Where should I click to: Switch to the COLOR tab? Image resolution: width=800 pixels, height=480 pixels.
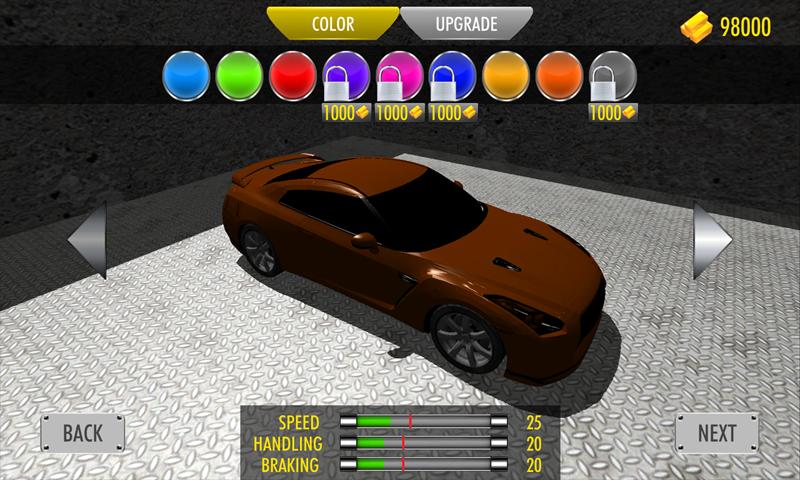pyautogui.click(x=333, y=24)
